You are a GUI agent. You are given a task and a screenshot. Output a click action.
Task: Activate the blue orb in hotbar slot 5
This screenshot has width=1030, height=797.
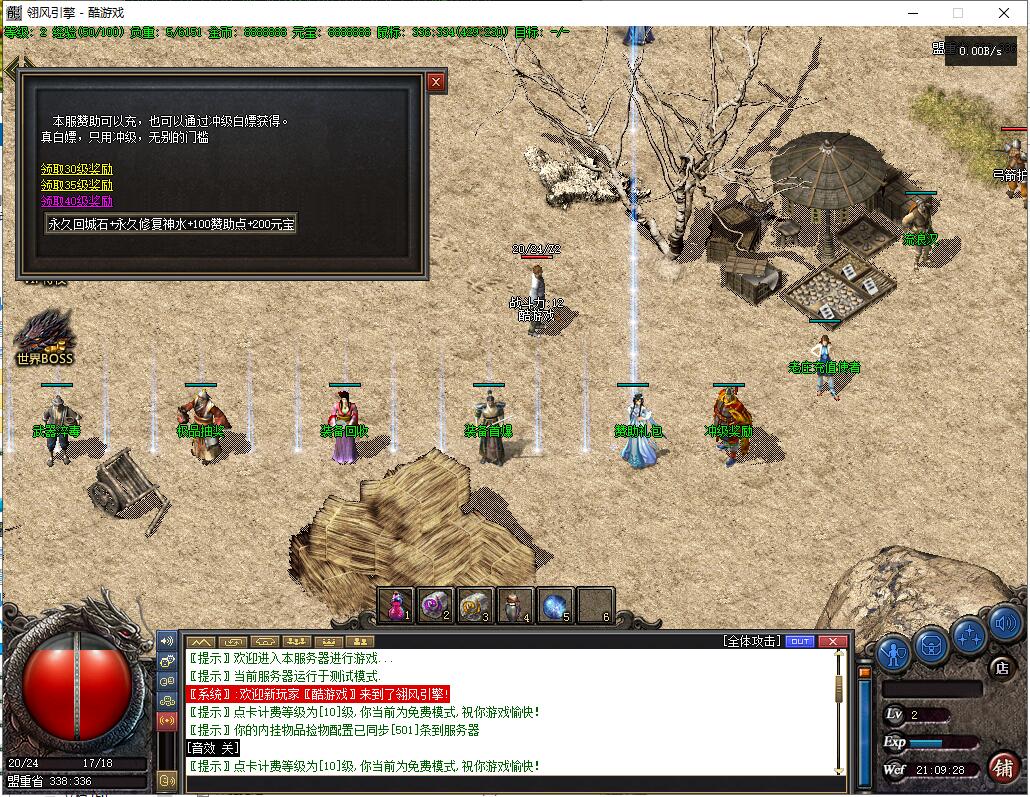555,606
